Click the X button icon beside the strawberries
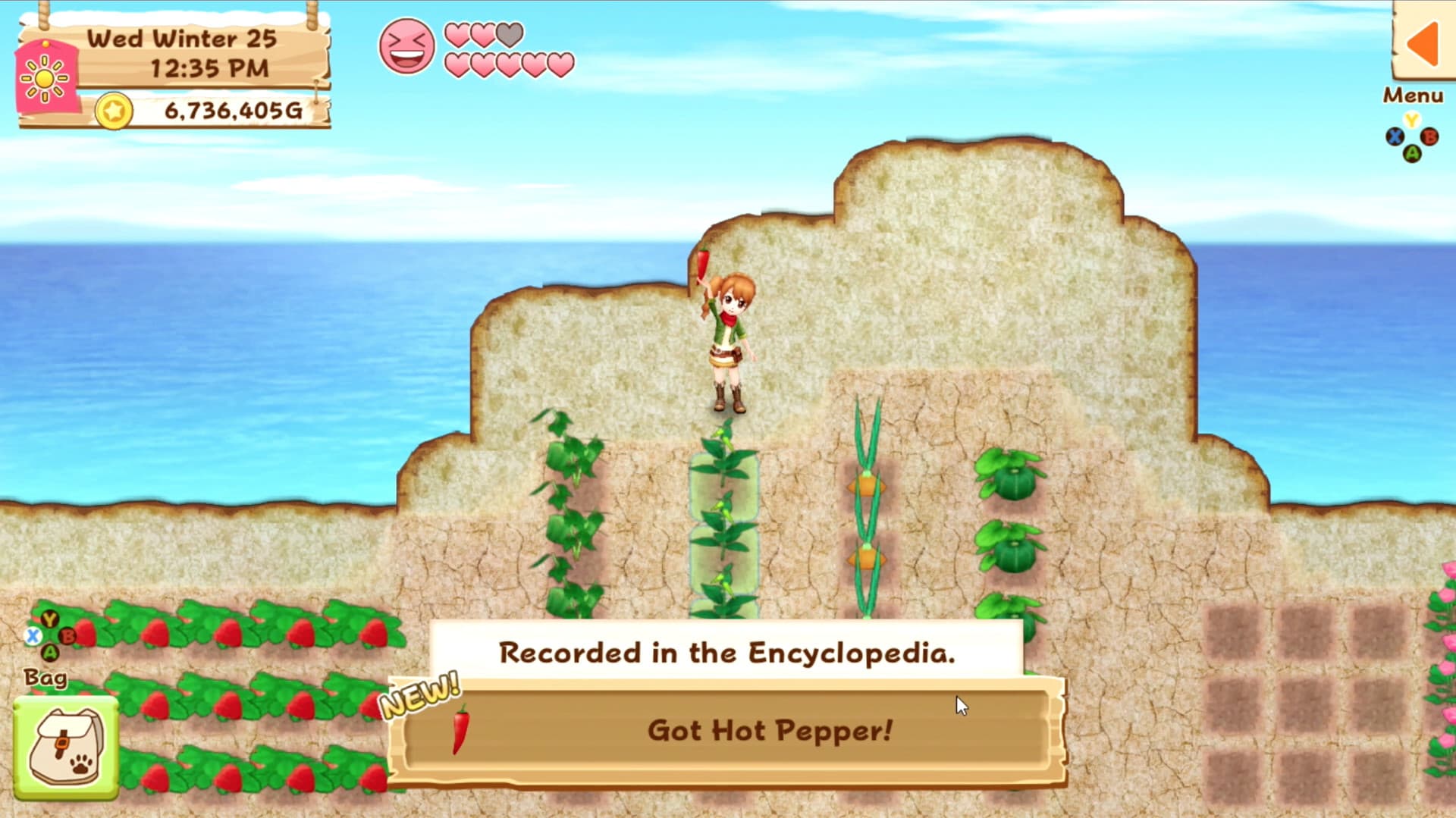The width and height of the screenshot is (1456, 818). pos(32,637)
